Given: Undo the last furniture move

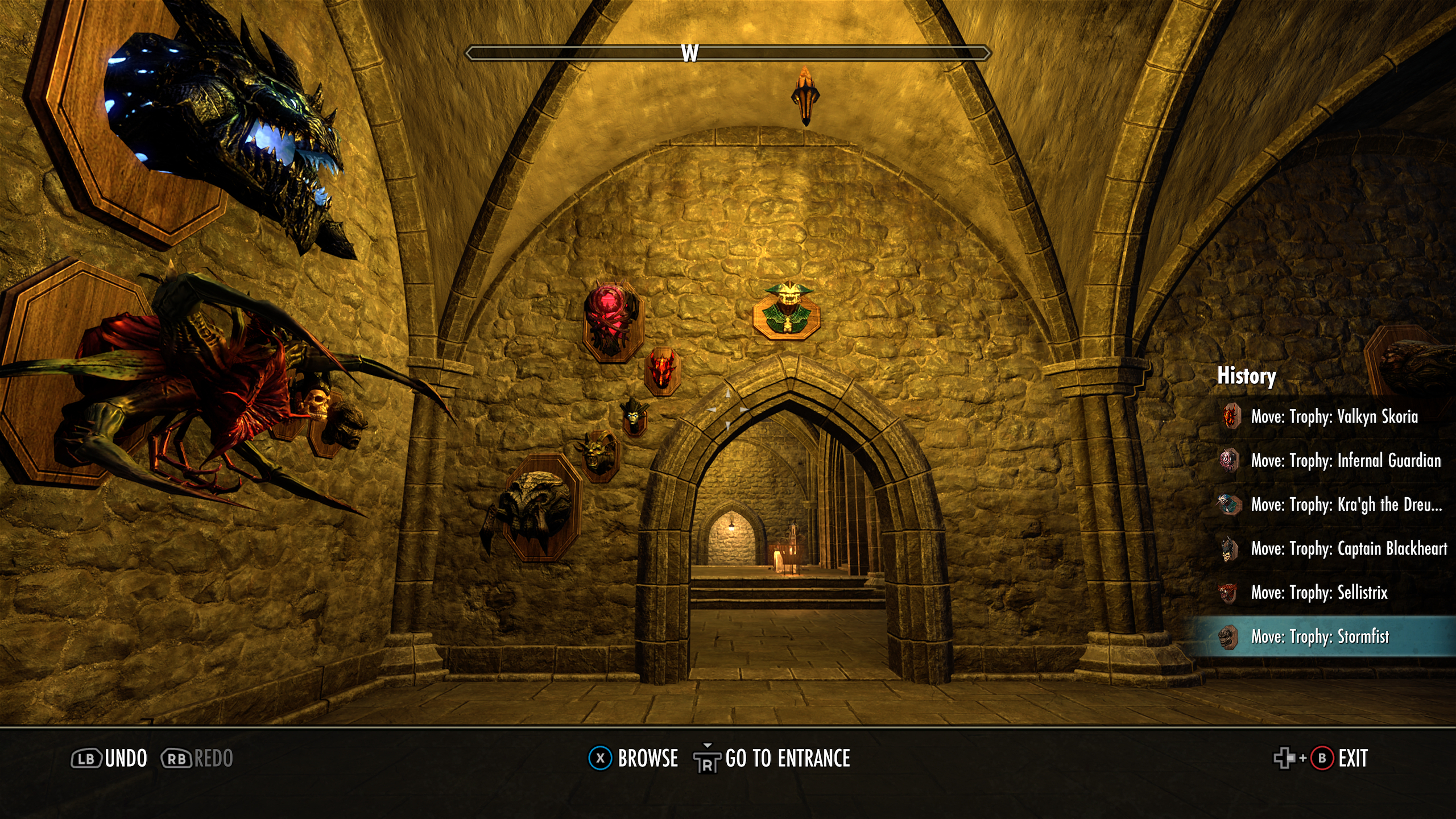Looking at the screenshot, I should (x=109, y=759).
